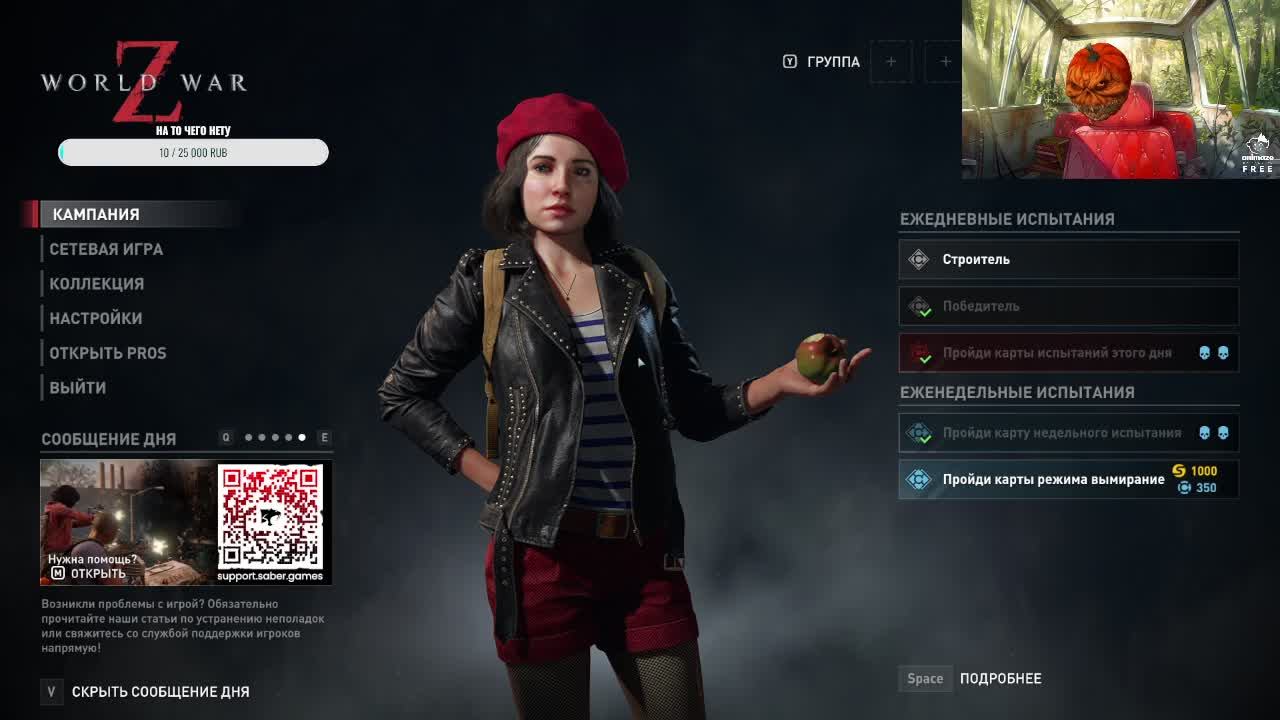1280x720 pixels.
Task: Open the support QR message thumbnail
Action: click(186, 522)
